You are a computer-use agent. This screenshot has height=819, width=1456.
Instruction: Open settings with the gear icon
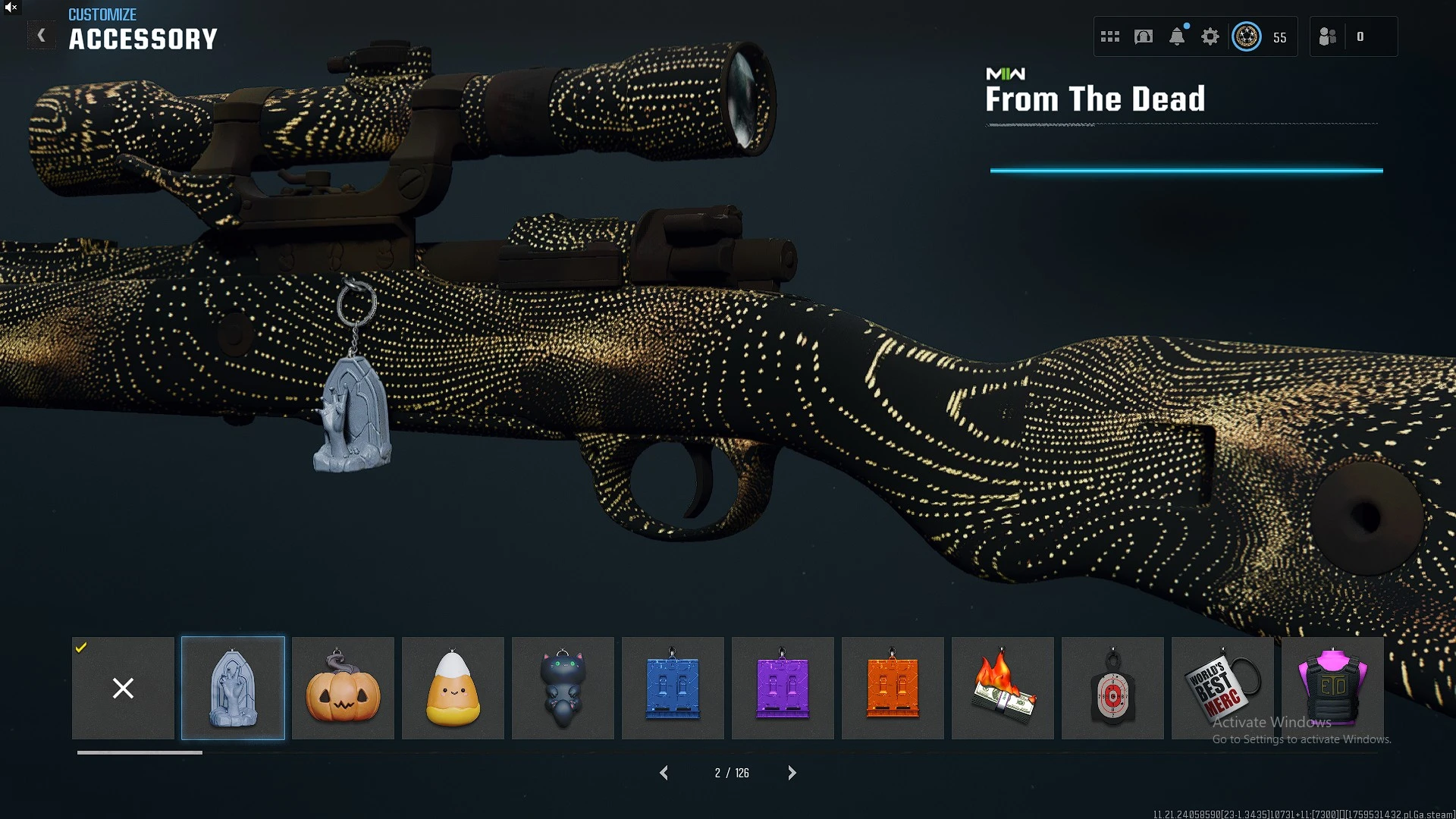click(1210, 36)
